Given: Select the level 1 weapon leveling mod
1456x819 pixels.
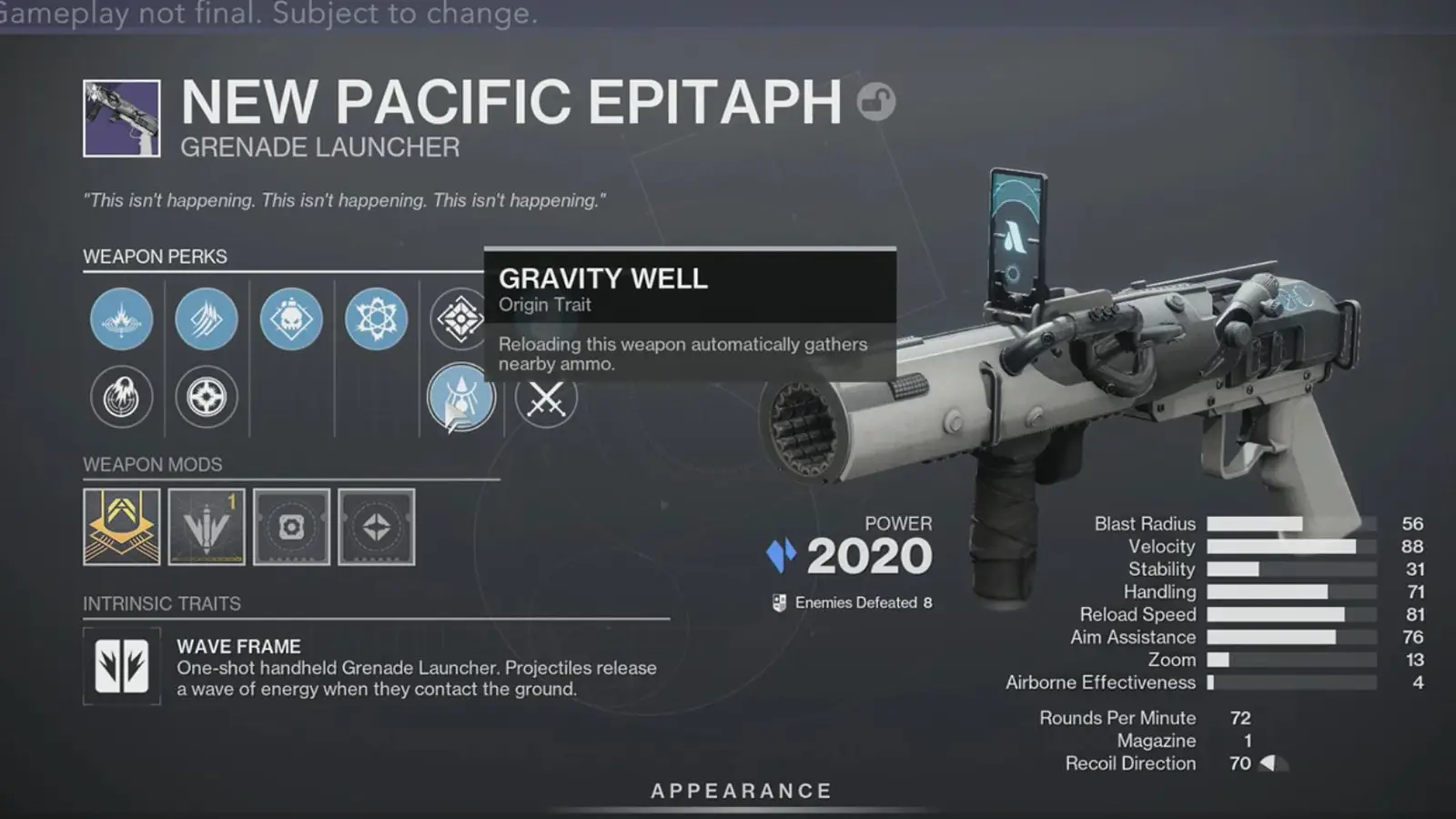Looking at the screenshot, I should pos(207,527).
